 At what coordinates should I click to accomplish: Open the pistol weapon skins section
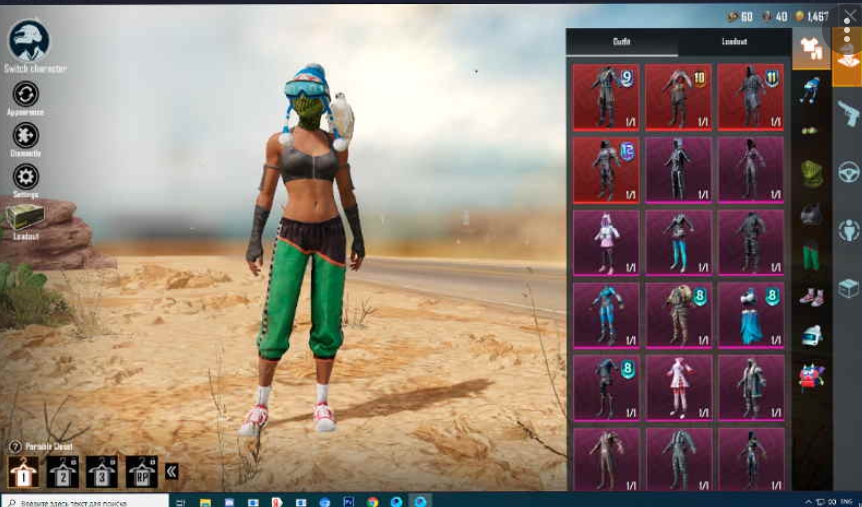pos(848,113)
